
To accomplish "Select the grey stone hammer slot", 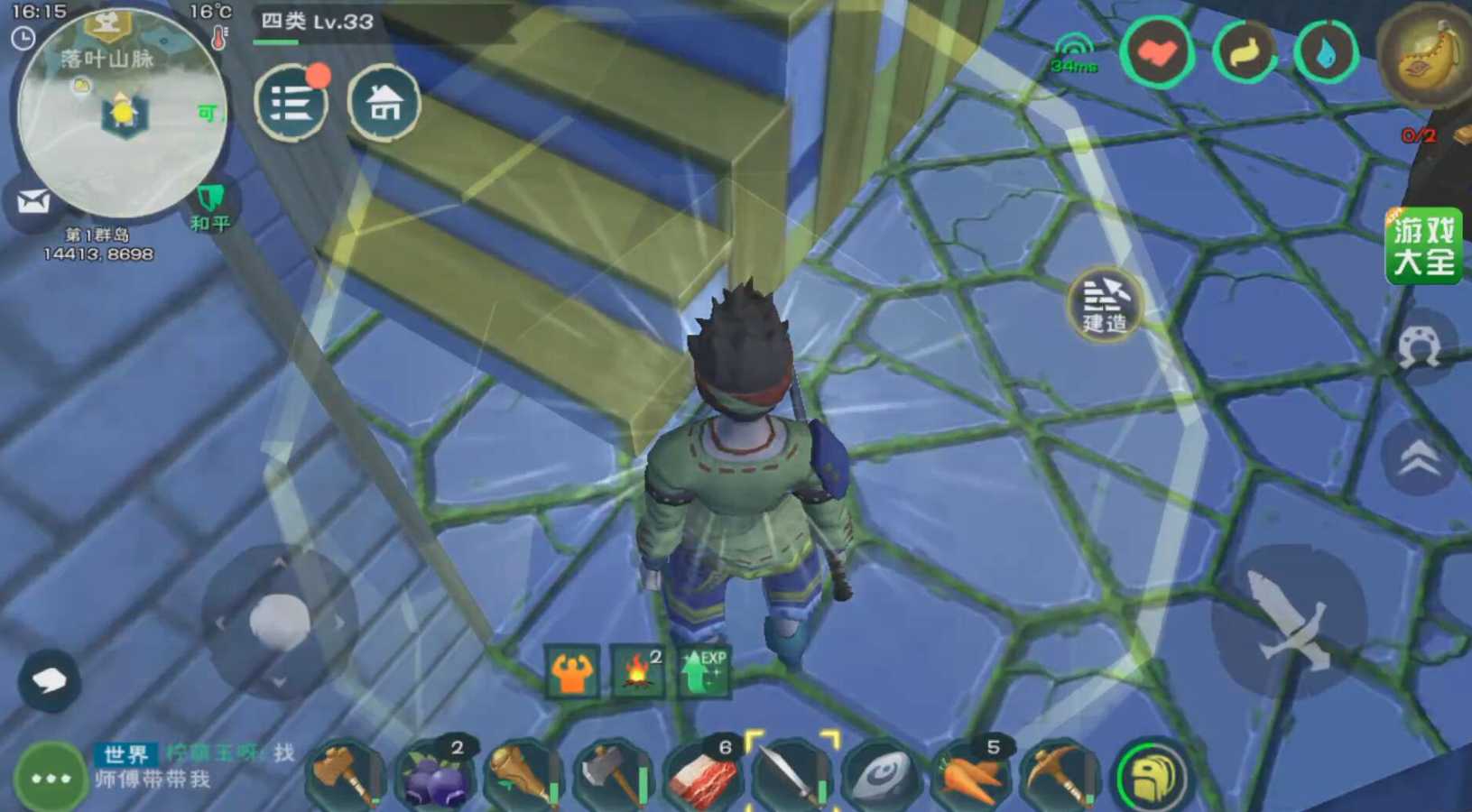I will (614, 776).
